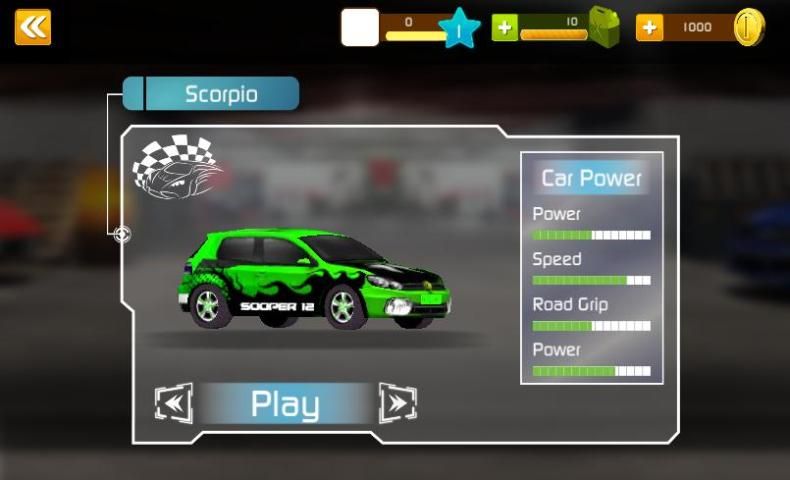Buy more coins with the orange plus
Image resolution: width=790 pixels, height=480 pixels.
(650, 28)
